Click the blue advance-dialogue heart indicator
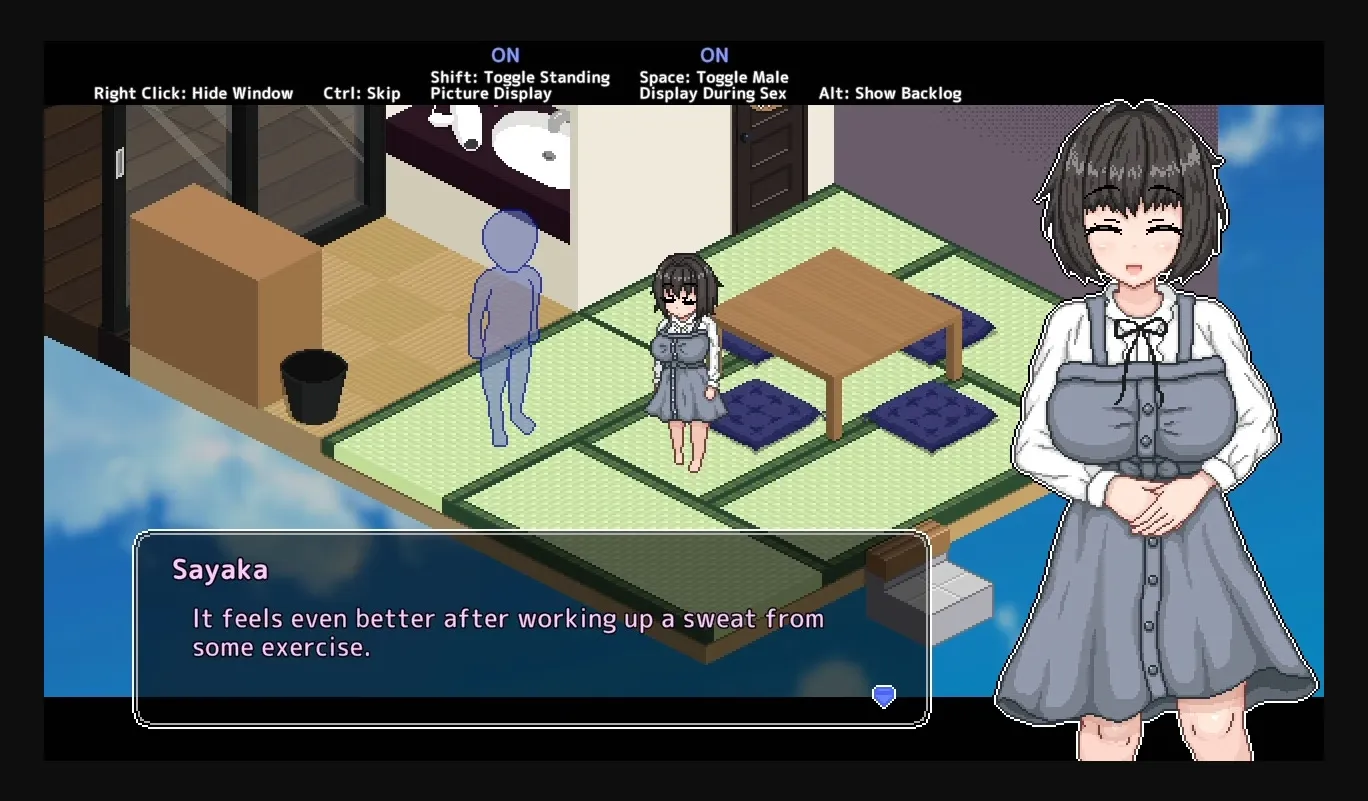 pos(883,695)
